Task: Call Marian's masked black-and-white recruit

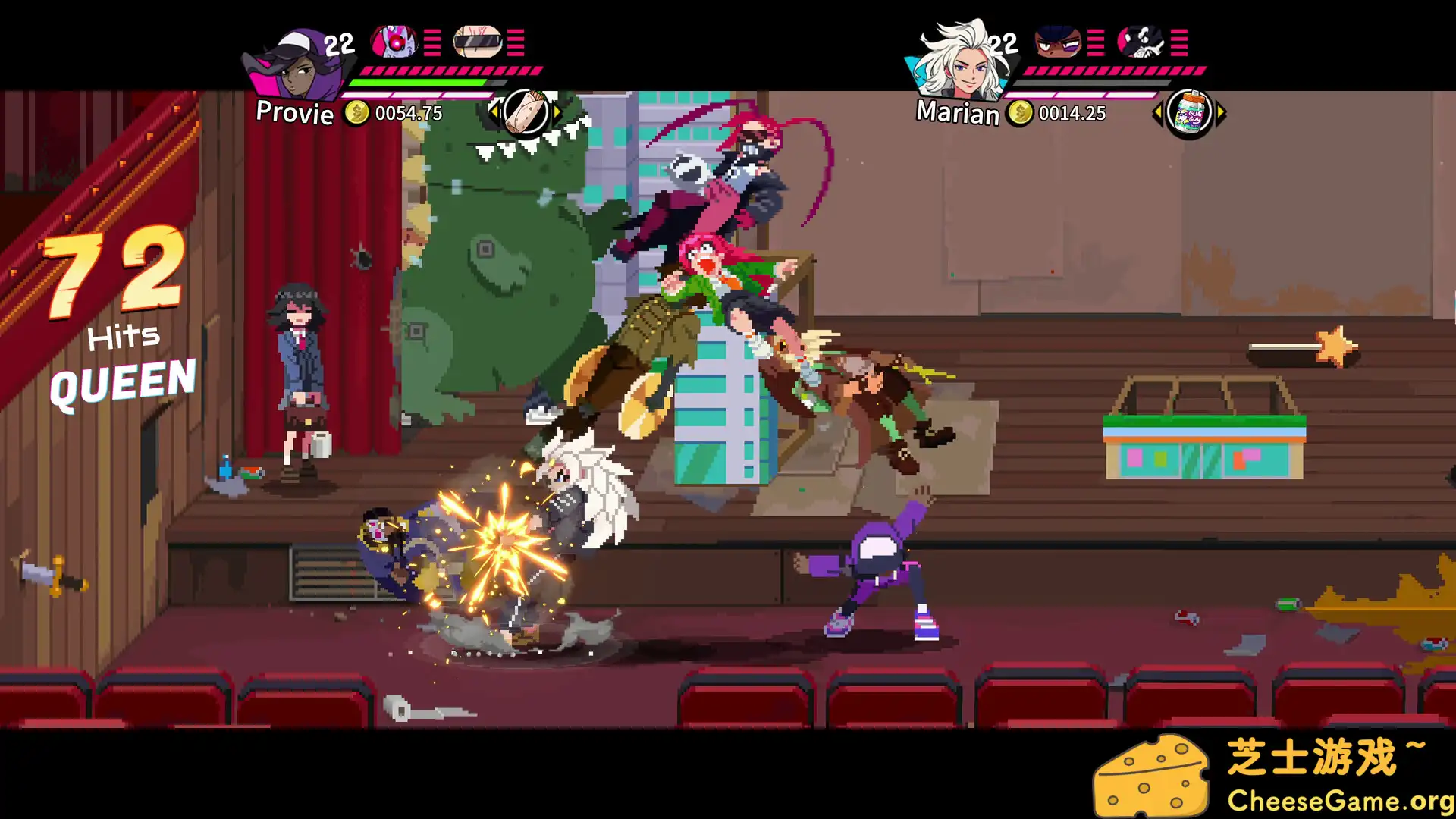Action: [x=1141, y=42]
